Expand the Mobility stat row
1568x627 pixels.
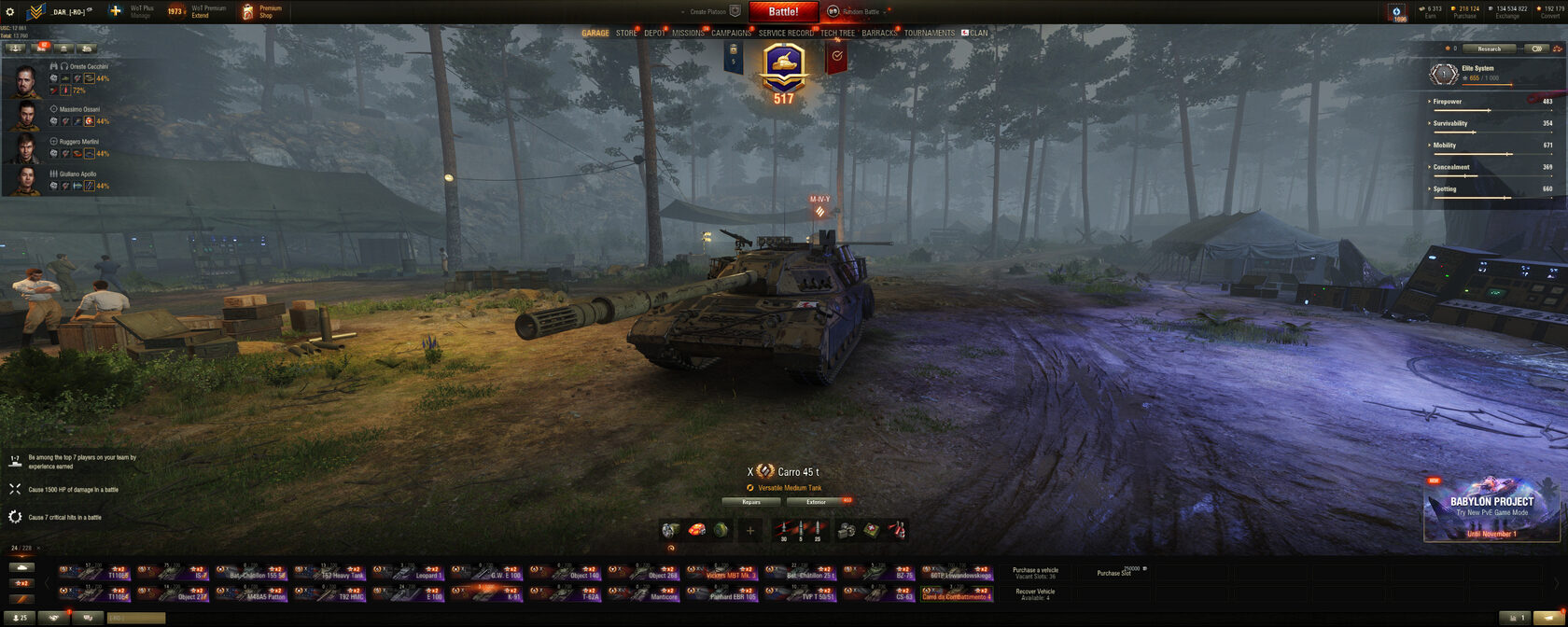[1445, 146]
